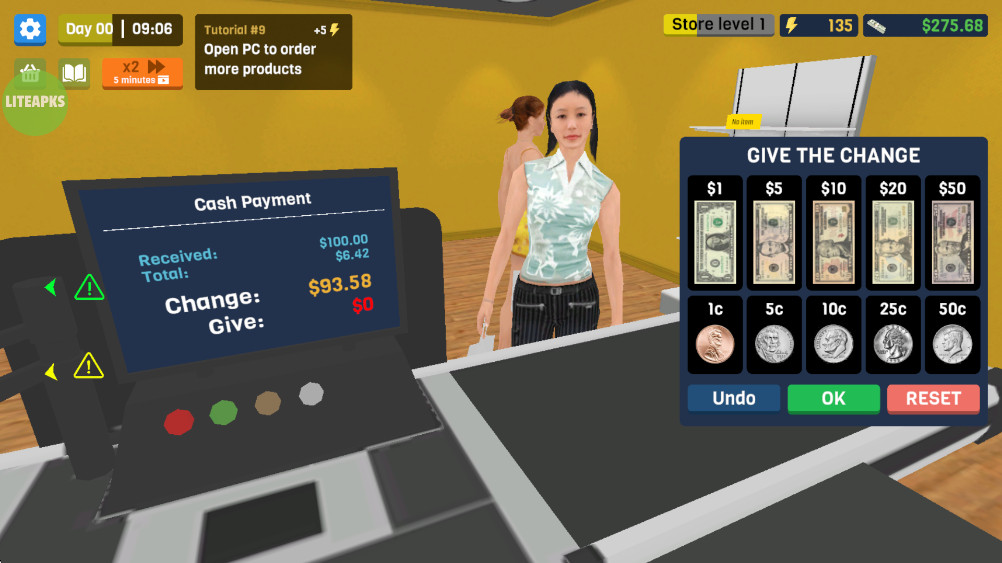The image size is (1002, 563).
Task: Reset the given change amount
Action: 933,398
